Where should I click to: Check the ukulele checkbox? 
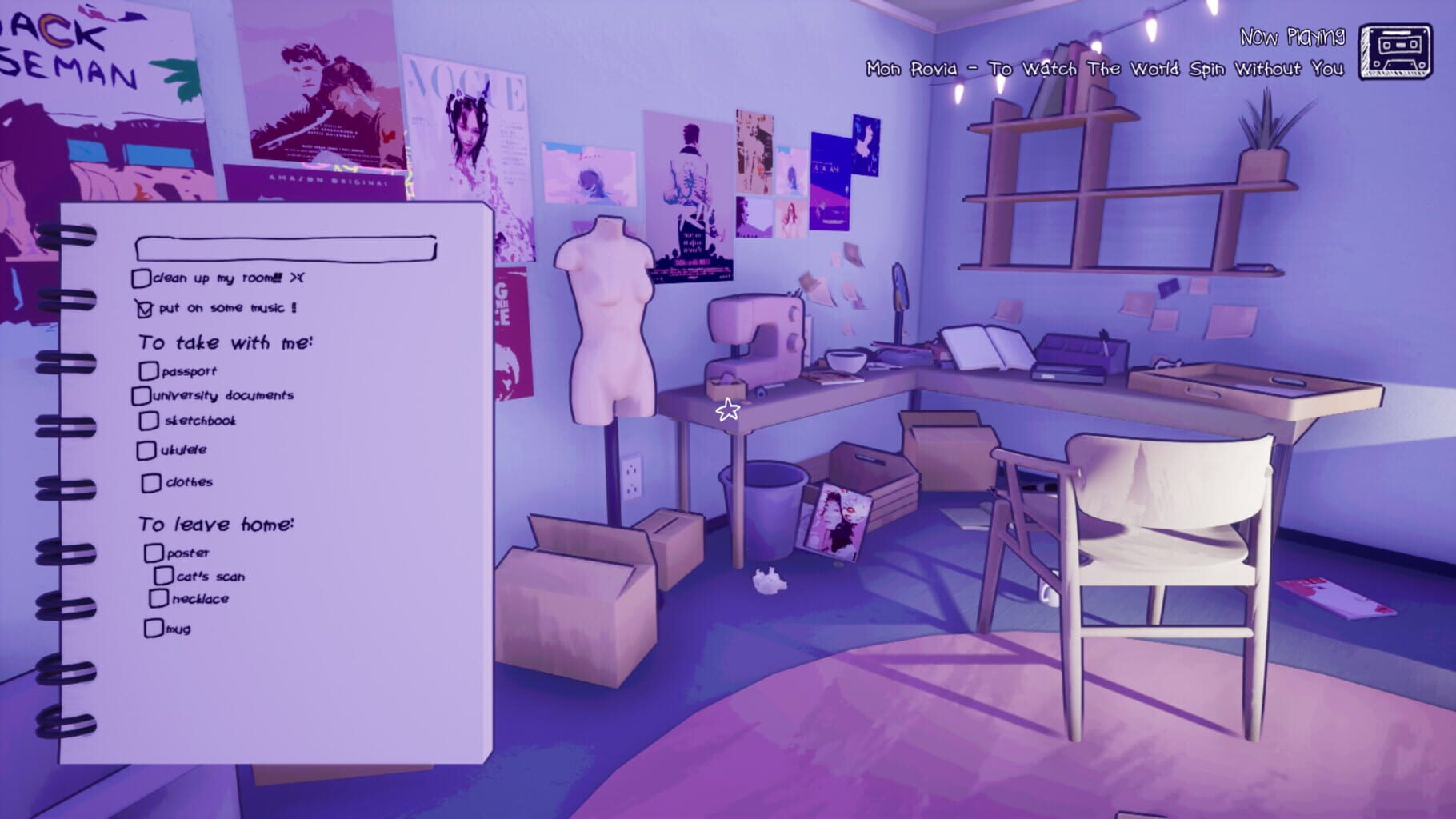click(x=147, y=449)
